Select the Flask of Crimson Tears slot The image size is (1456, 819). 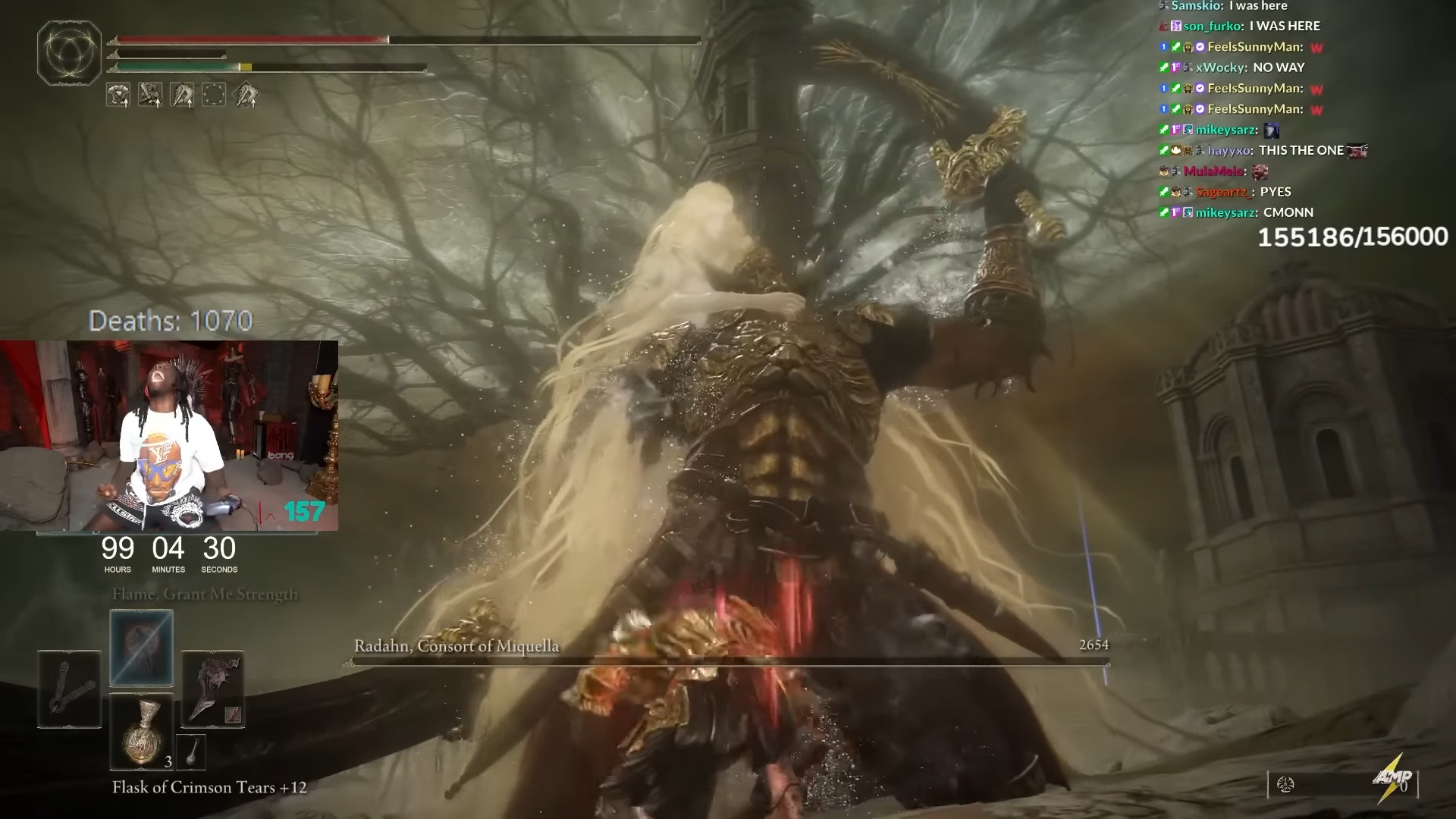point(142,732)
